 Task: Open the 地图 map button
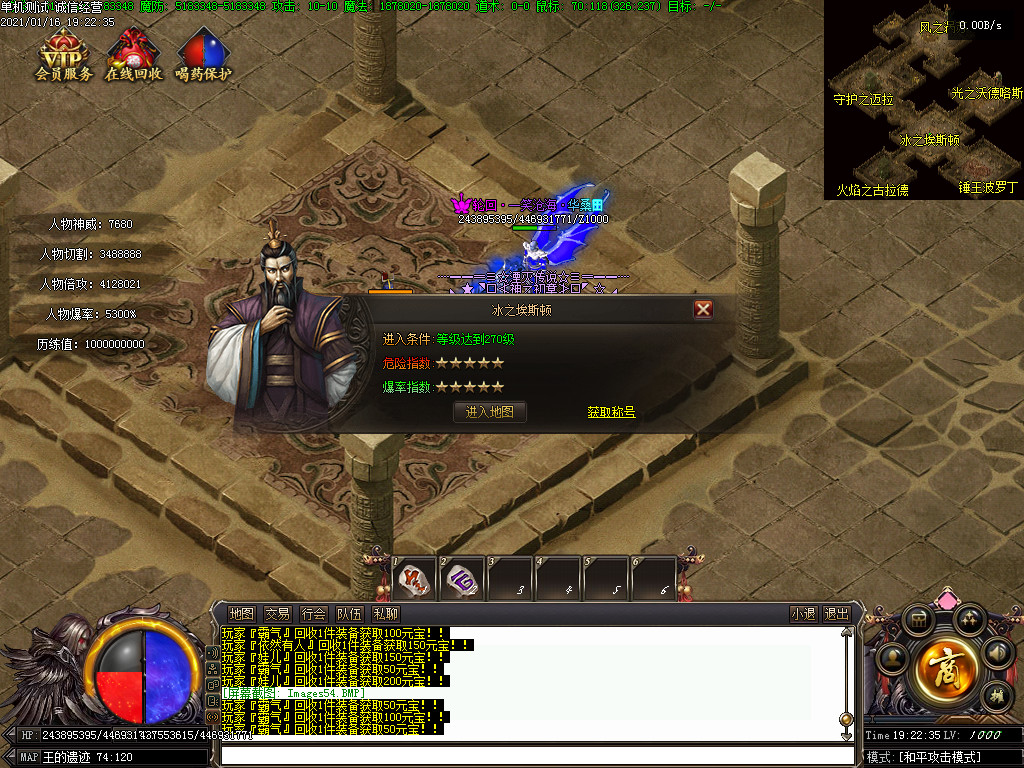point(241,614)
